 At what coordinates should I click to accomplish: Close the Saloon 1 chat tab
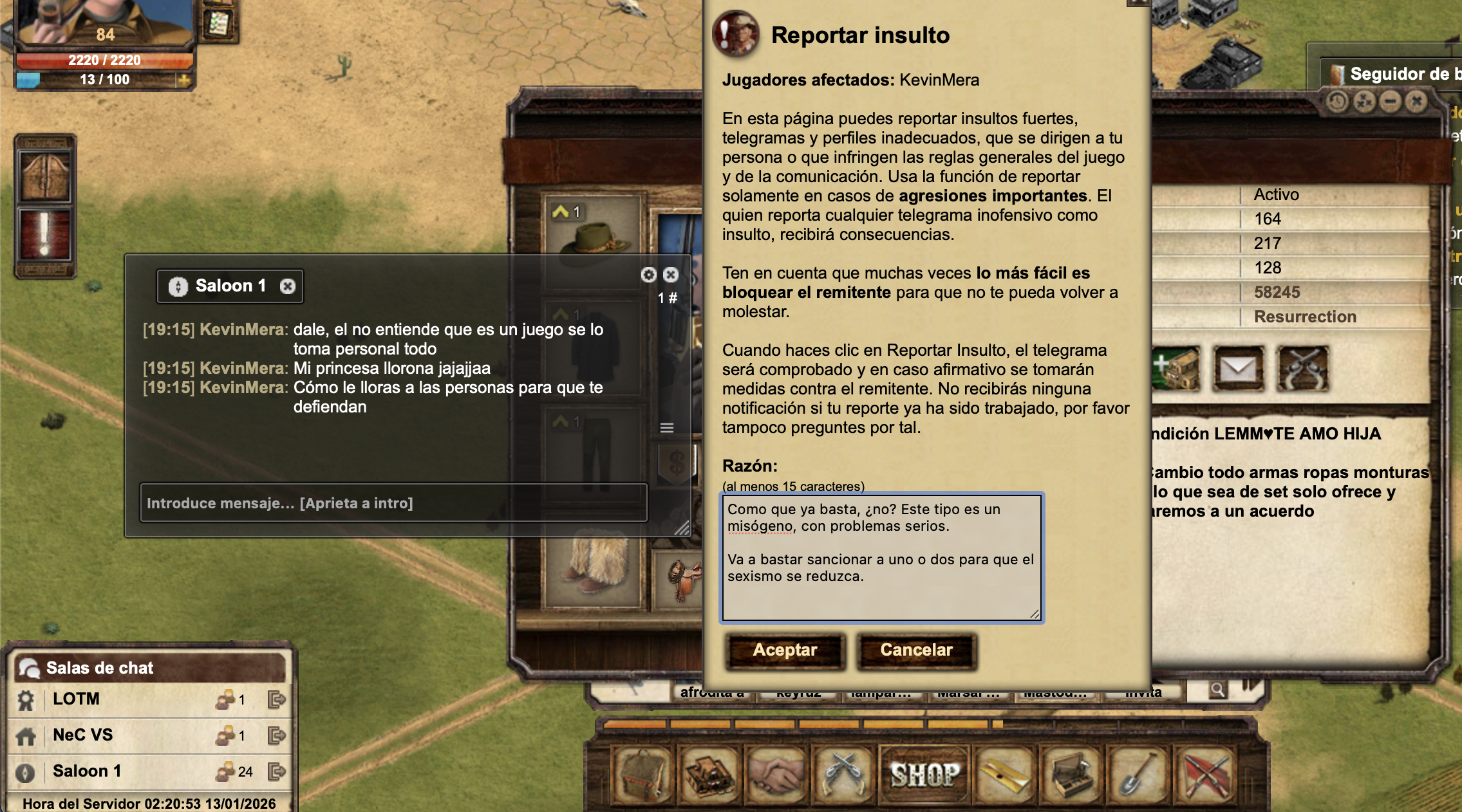point(288,286)
